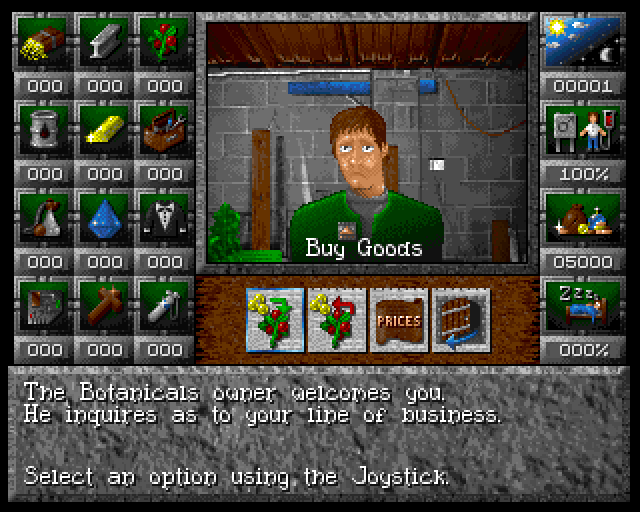Select the tuxedo suit goods icon

pyautogui.click(x=164, y=217)
